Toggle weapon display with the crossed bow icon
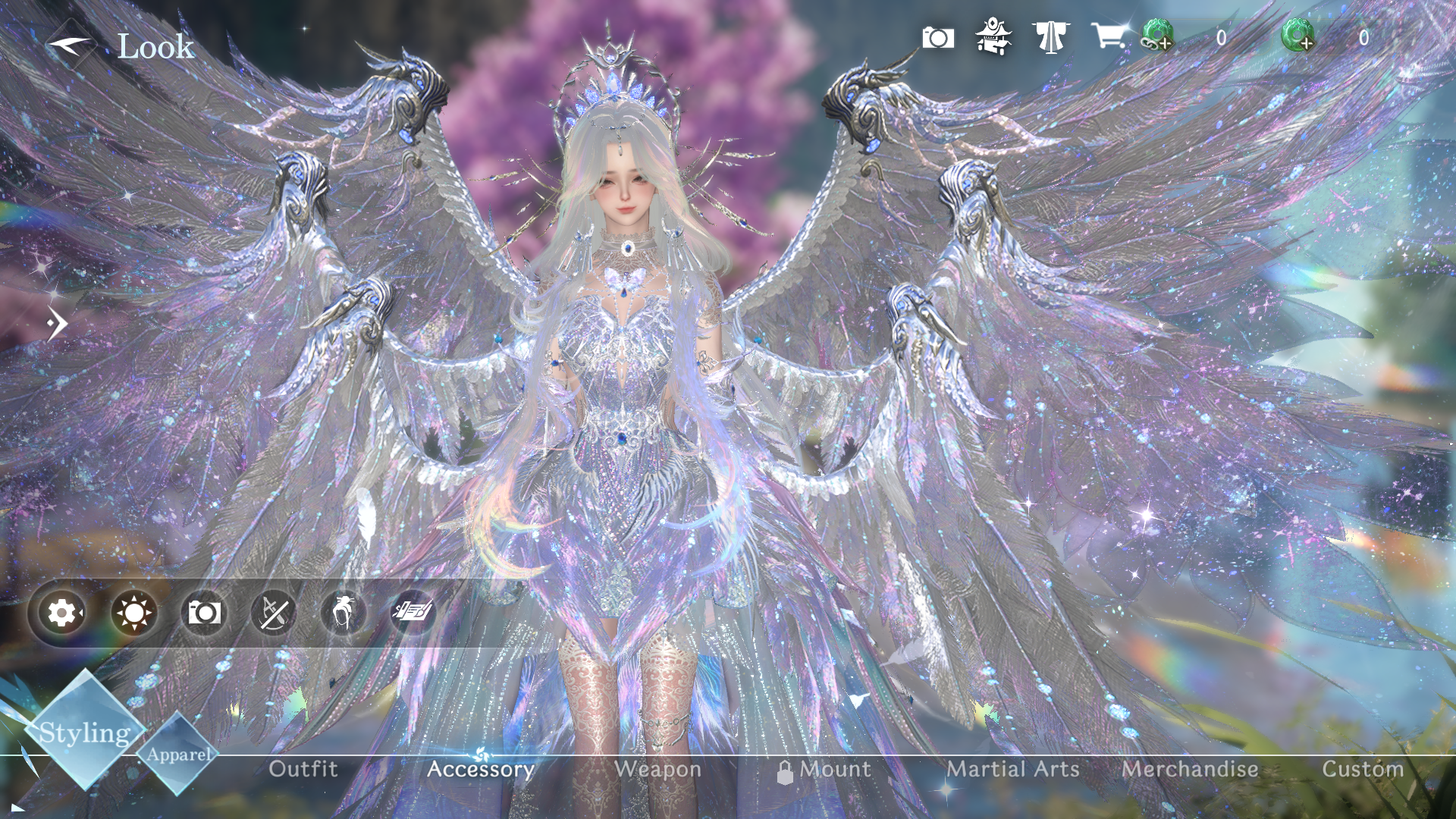Viewport: 1456px width, 819px height. click(273, 613)
